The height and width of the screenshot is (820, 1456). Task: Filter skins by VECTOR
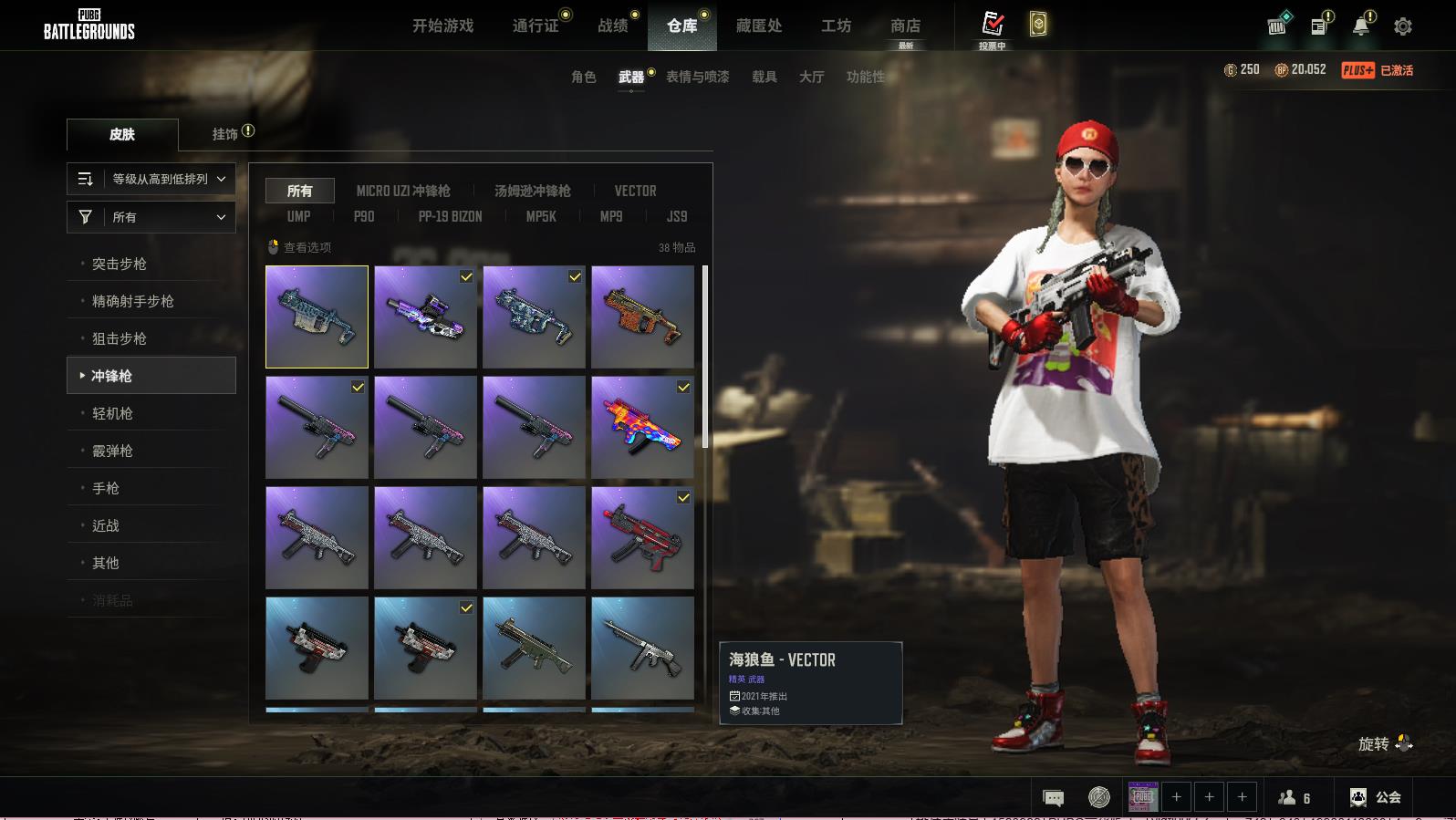coord(635,191)
